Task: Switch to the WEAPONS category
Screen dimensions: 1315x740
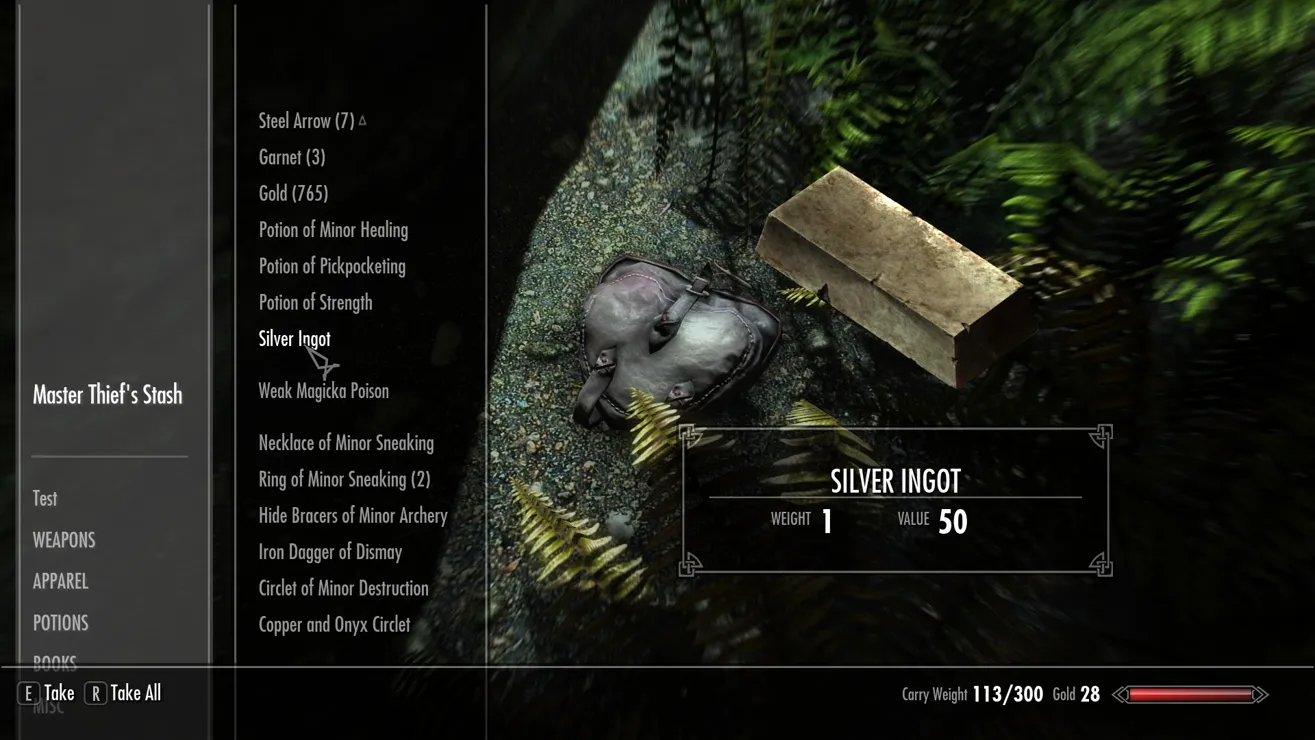Action: click(64, 540)
